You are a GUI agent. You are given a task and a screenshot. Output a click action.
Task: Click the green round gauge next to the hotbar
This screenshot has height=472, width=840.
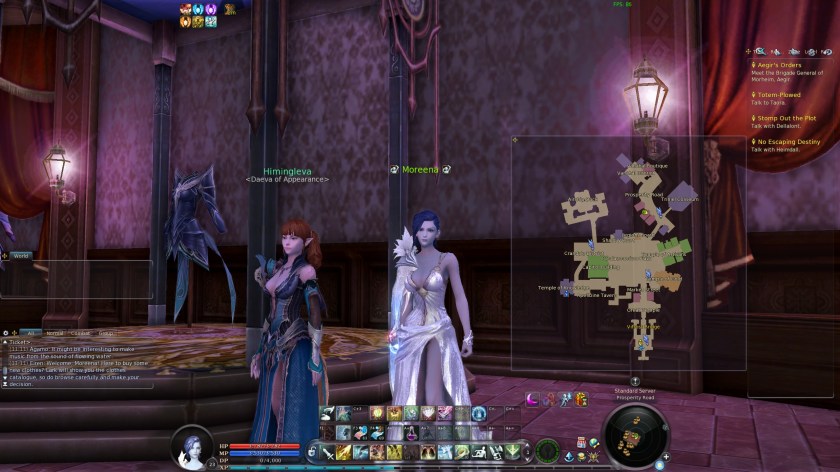pos(547,451)
